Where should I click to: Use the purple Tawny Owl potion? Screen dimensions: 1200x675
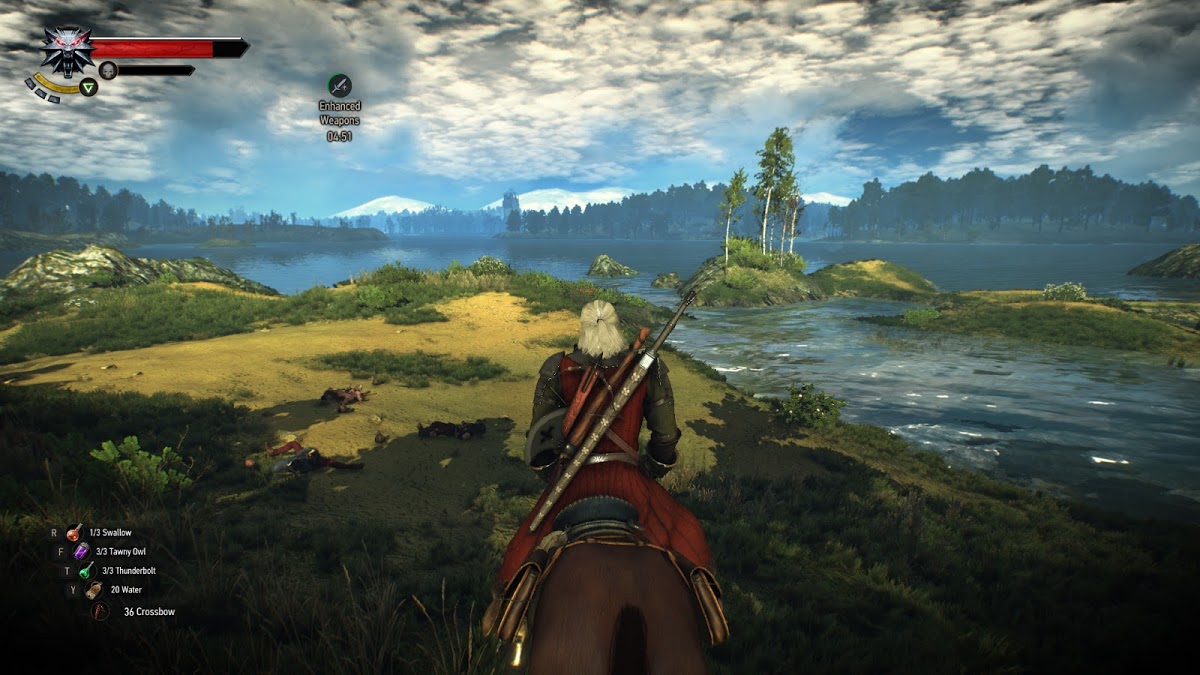pos(81,552)
